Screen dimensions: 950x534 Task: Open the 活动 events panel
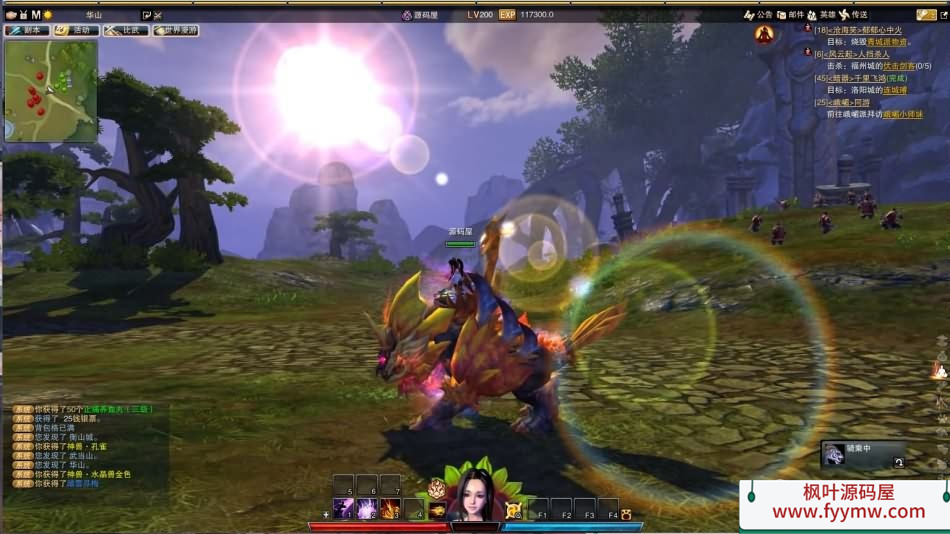76,30
